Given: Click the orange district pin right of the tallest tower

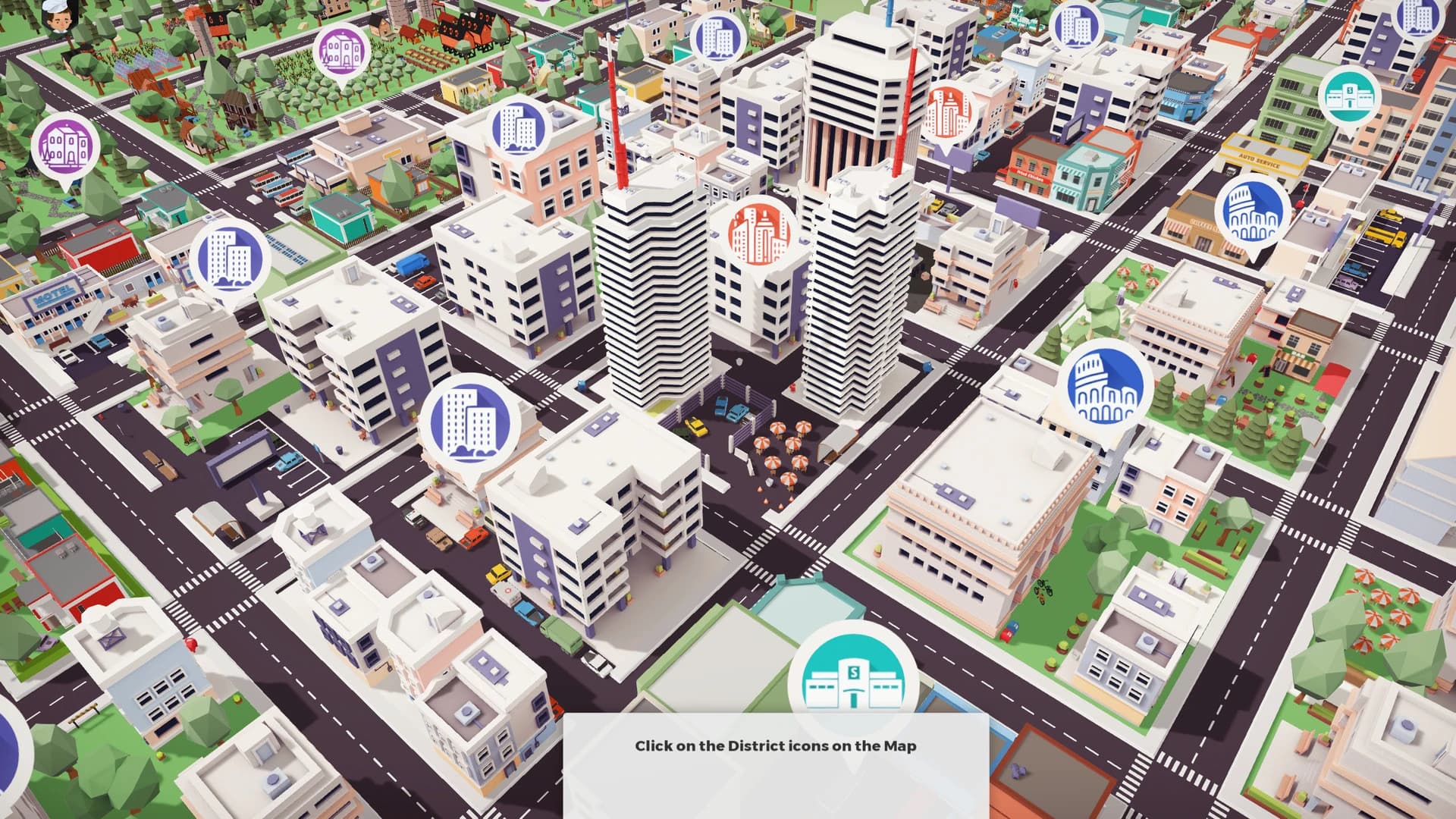Looking at the screenshot, I should 948,114.
